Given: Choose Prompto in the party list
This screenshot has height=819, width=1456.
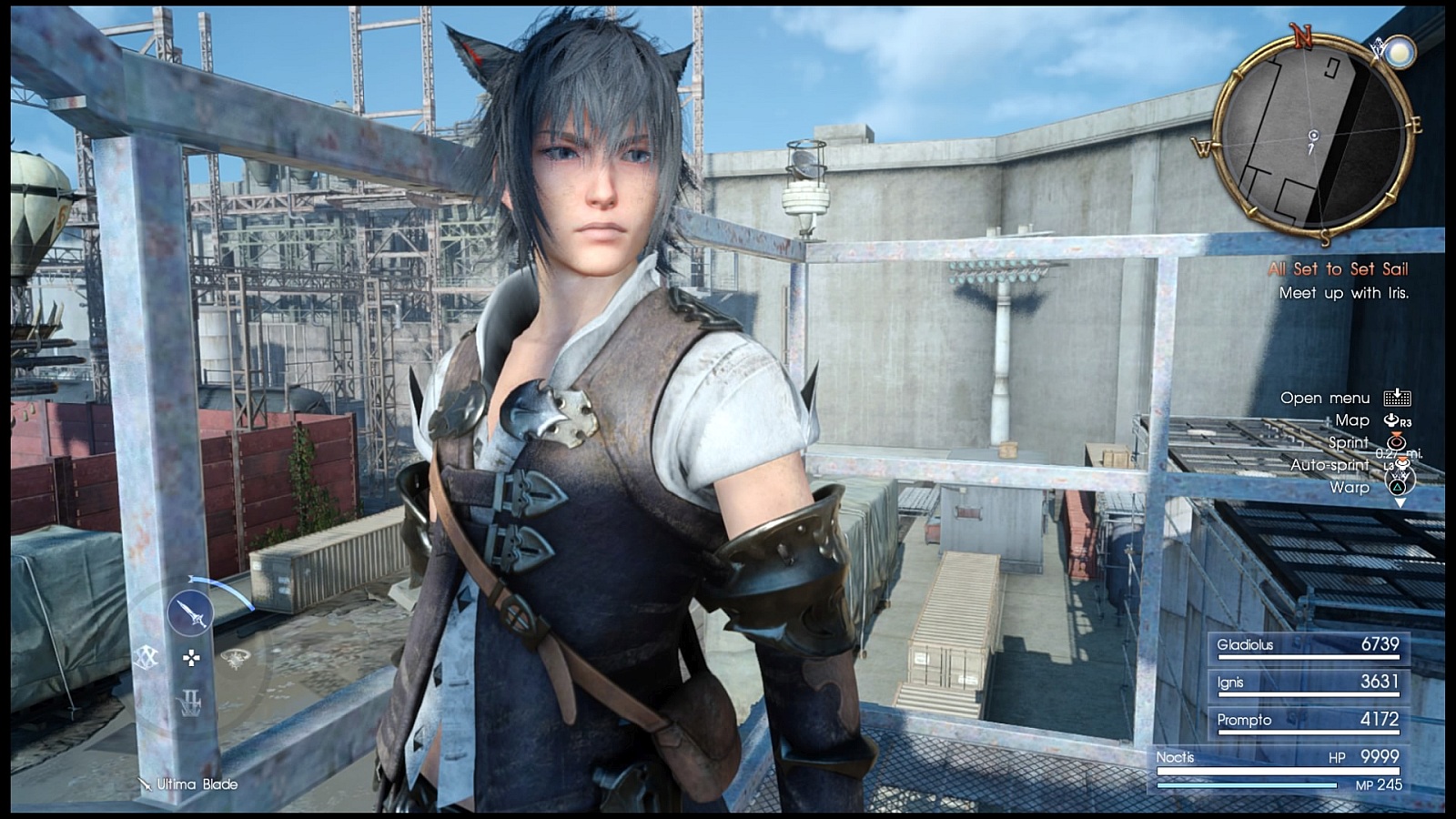Looking at the screenshot, I should pos(1308,720).
